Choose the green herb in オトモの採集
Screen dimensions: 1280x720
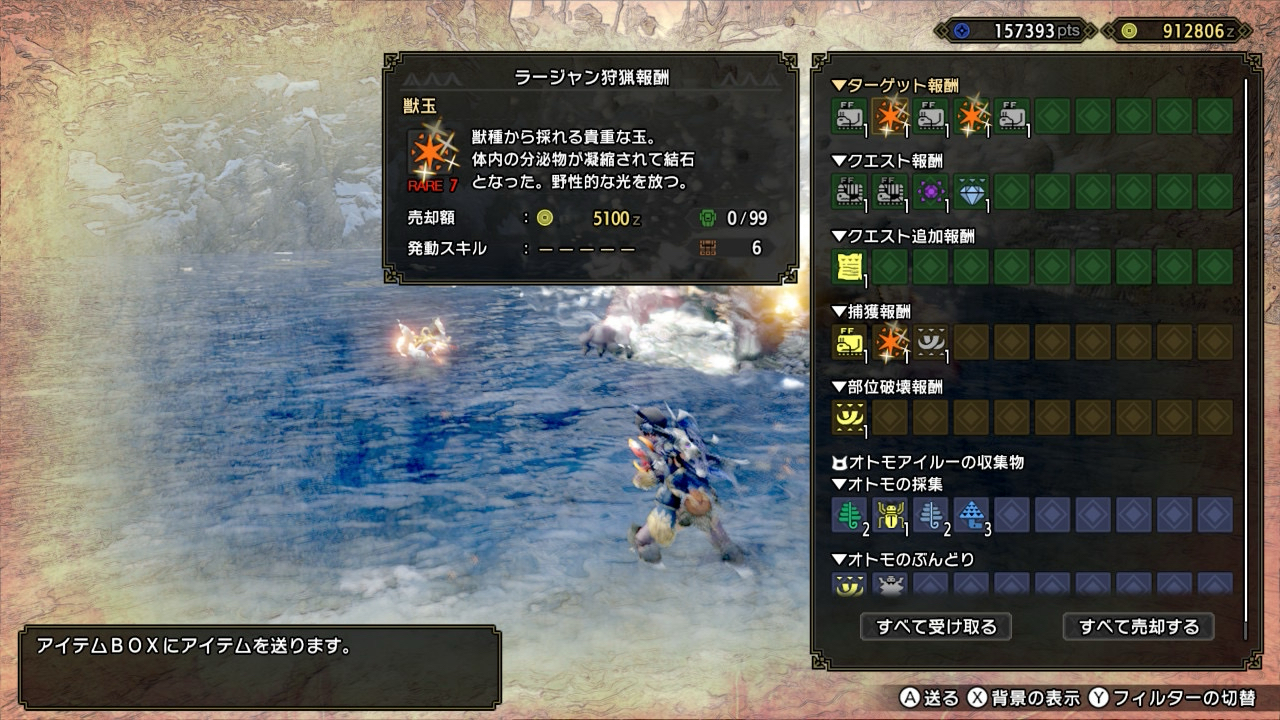[x=849, y=514]
